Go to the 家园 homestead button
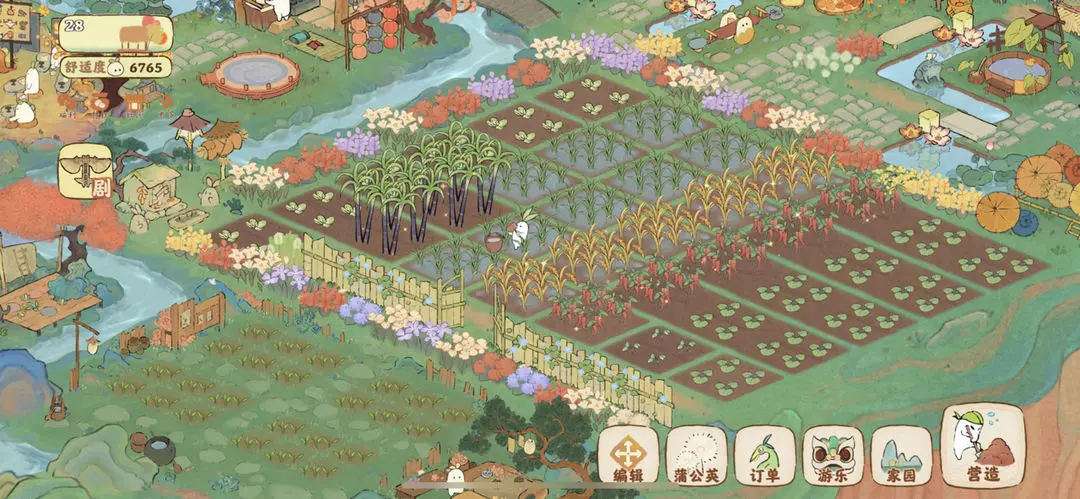 pyautogui.click(x=901, y=459)
